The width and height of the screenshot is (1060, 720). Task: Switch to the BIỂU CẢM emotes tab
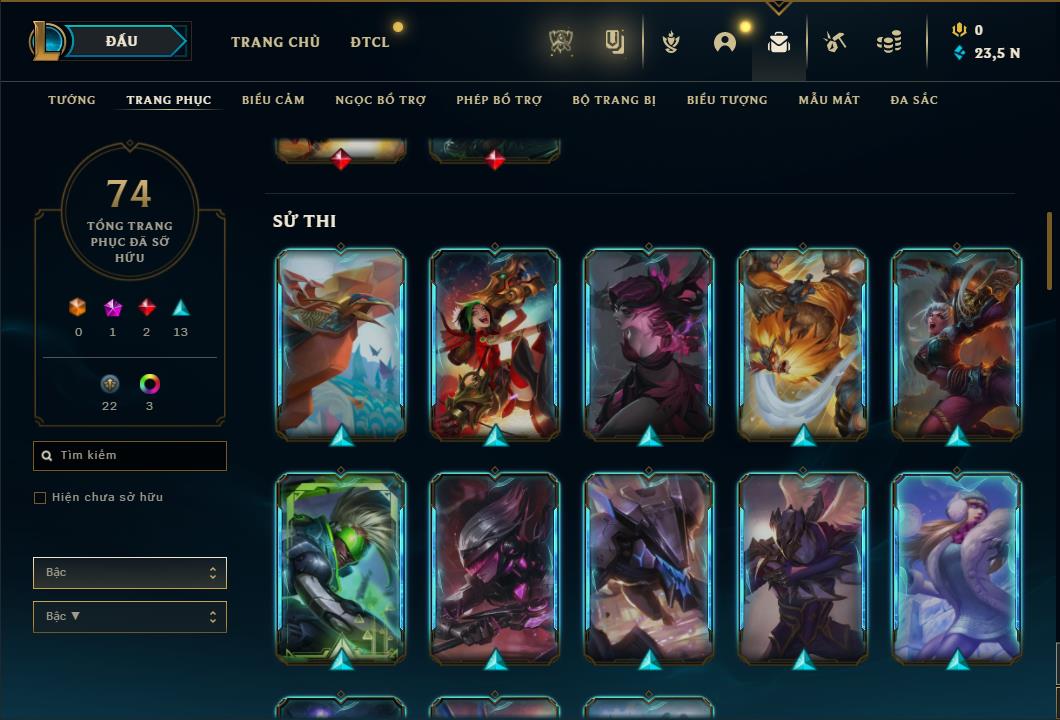273,100
